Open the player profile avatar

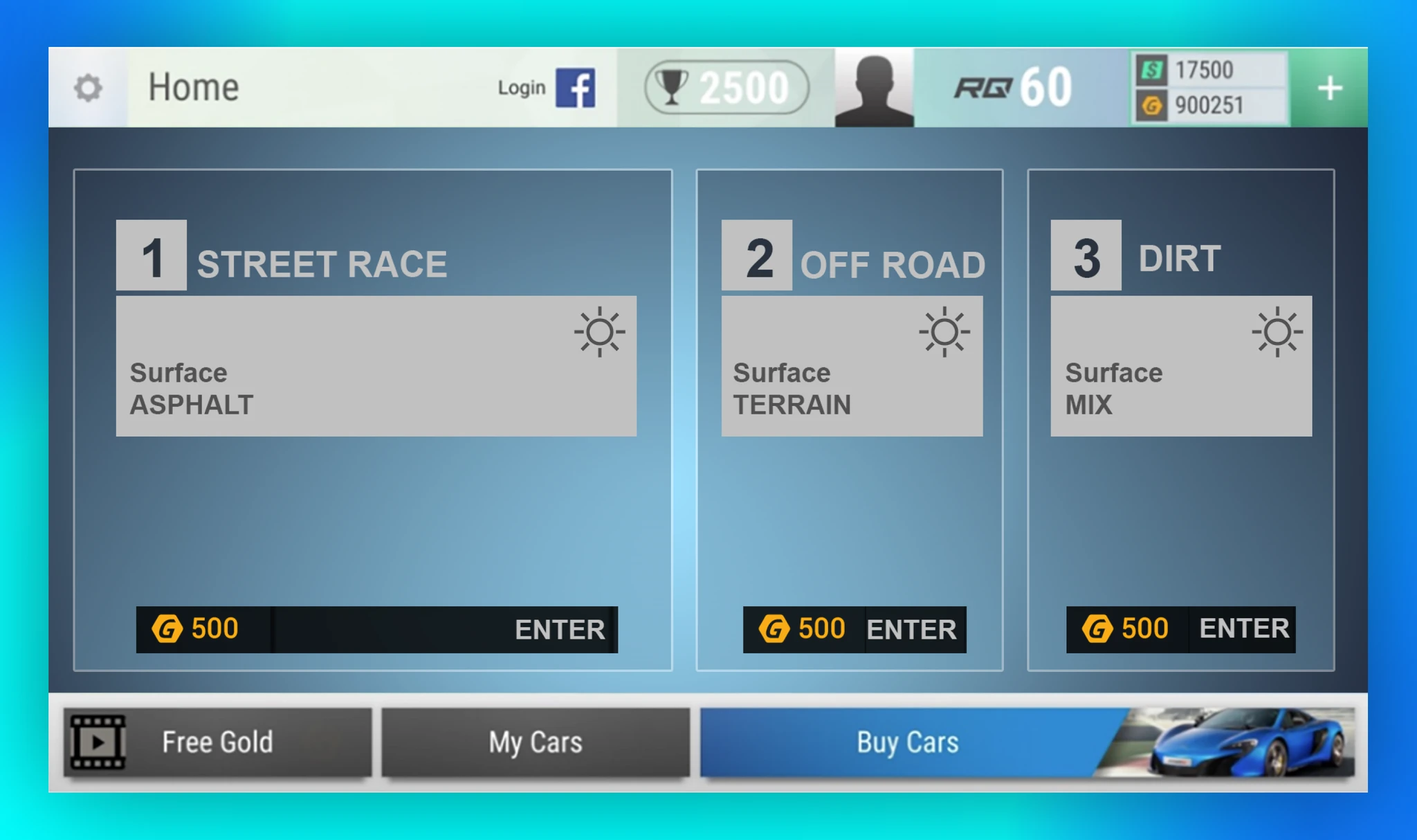(x=874, y=88)
